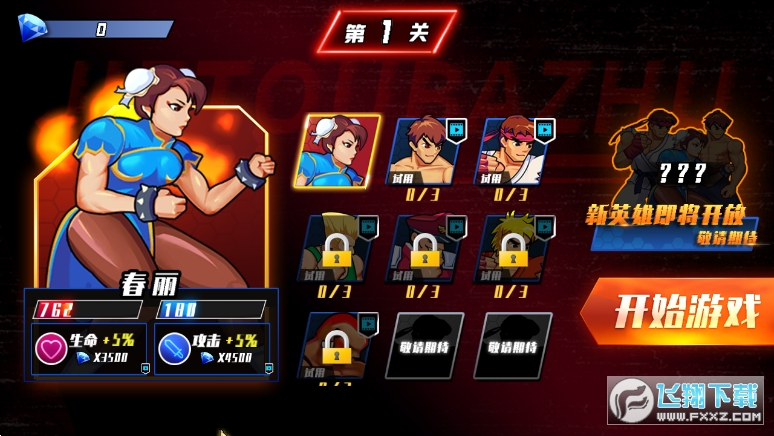774x436 pixels.
Task: Pick the red-headband Ryu fighter tile
Action: 515,151
